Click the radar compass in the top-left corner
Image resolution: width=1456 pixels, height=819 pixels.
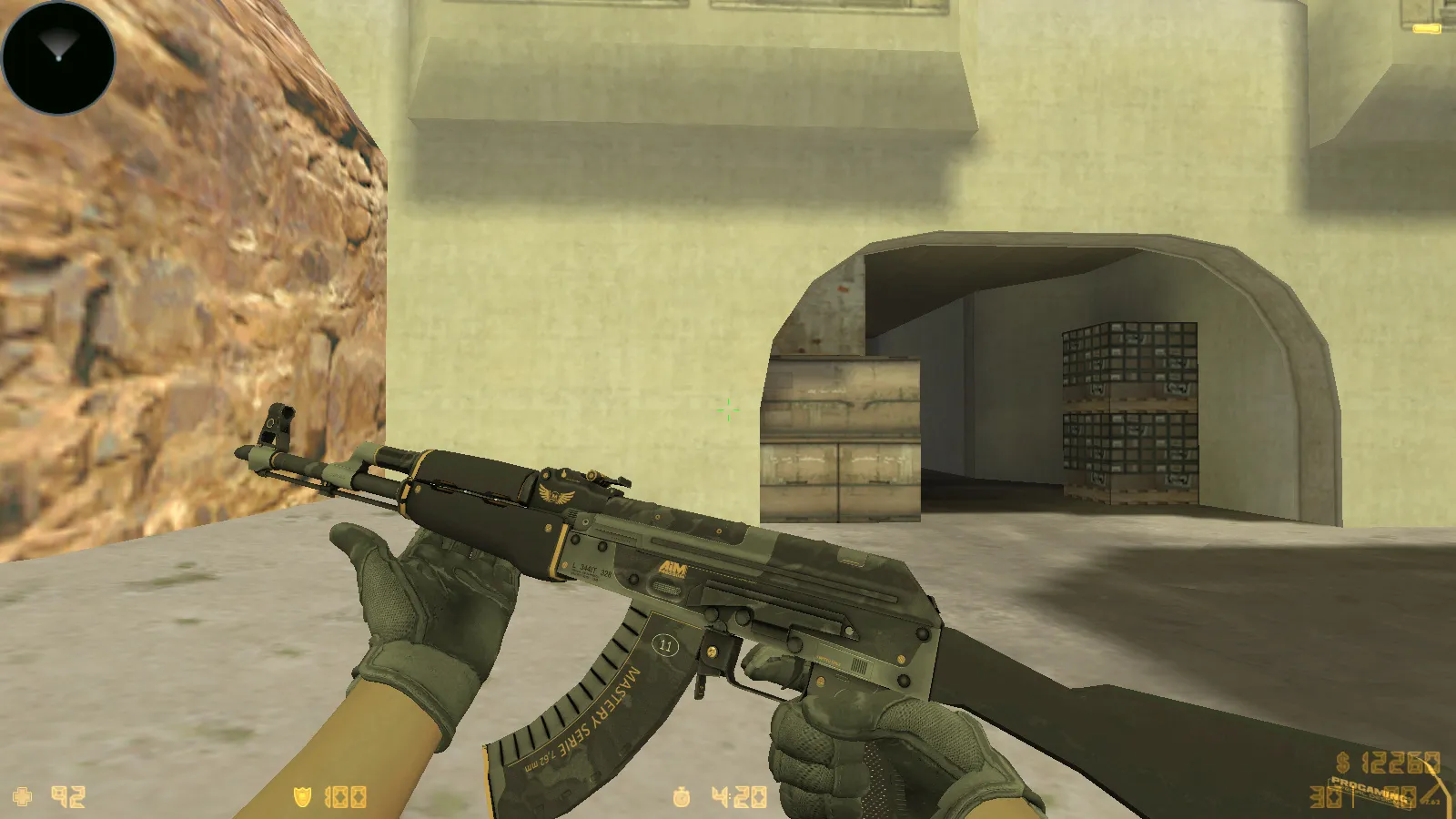click(x=58, y=58)
